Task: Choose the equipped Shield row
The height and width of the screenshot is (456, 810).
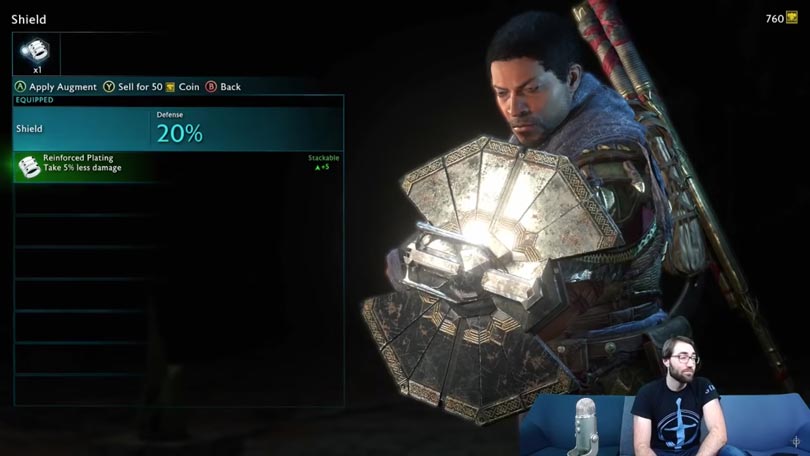Action: pyautogui.click(x=178, y=129)
